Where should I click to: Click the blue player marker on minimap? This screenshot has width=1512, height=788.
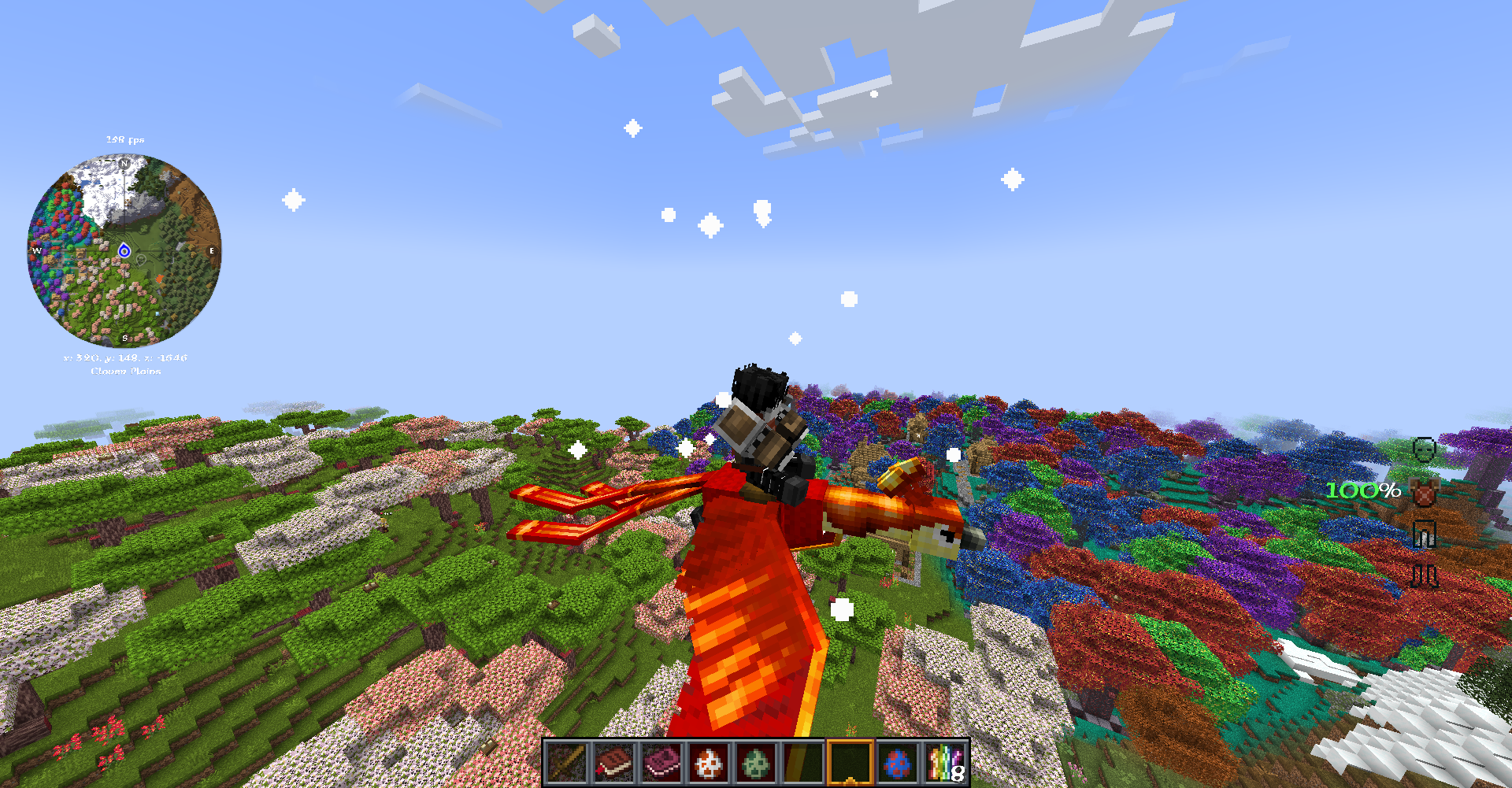(x=124, y=251)
